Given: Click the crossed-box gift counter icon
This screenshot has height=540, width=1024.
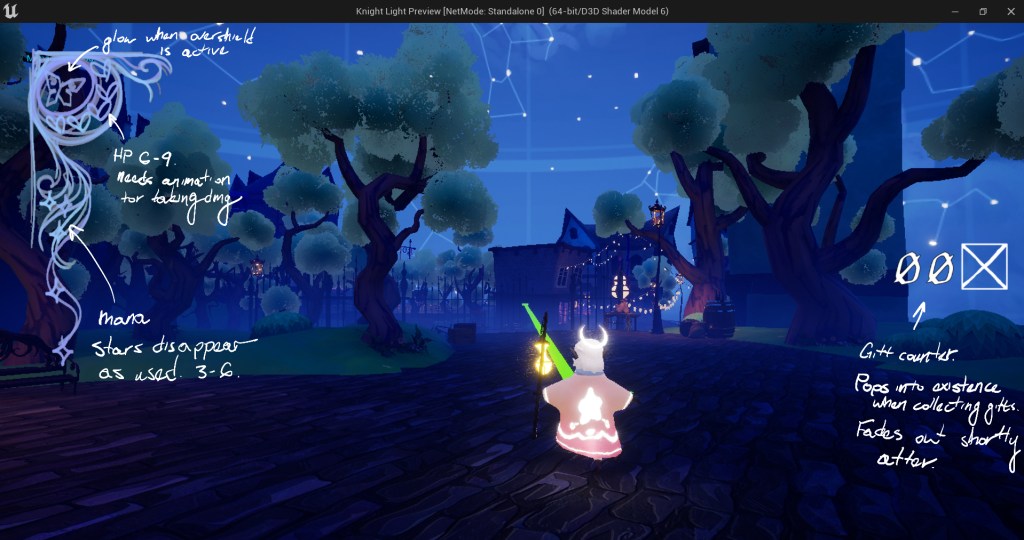Looking at the screenshot, I should [985, 267].
